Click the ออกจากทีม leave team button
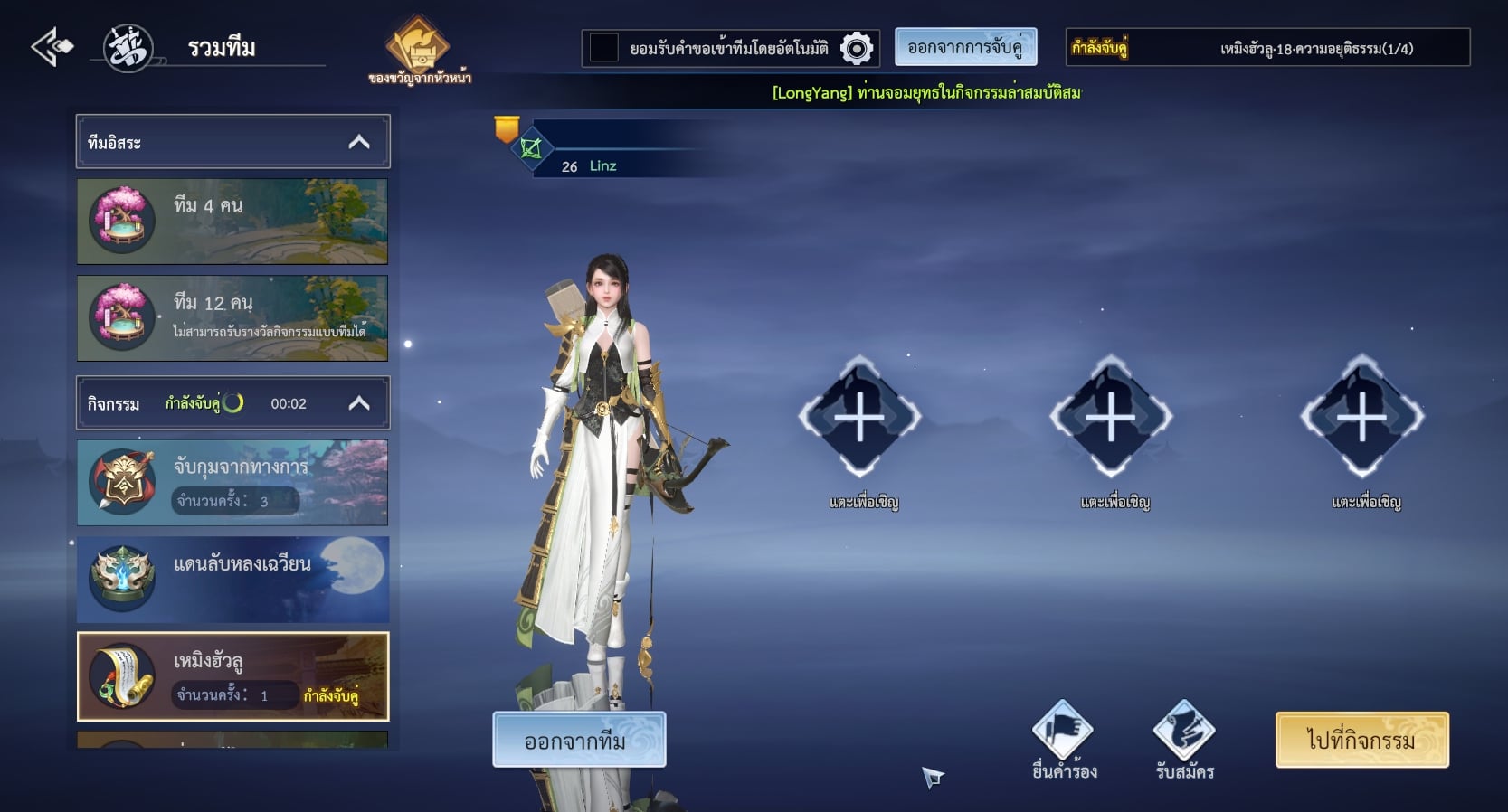Viewport: 1508px width, 812px height. (x=579, y=740)
